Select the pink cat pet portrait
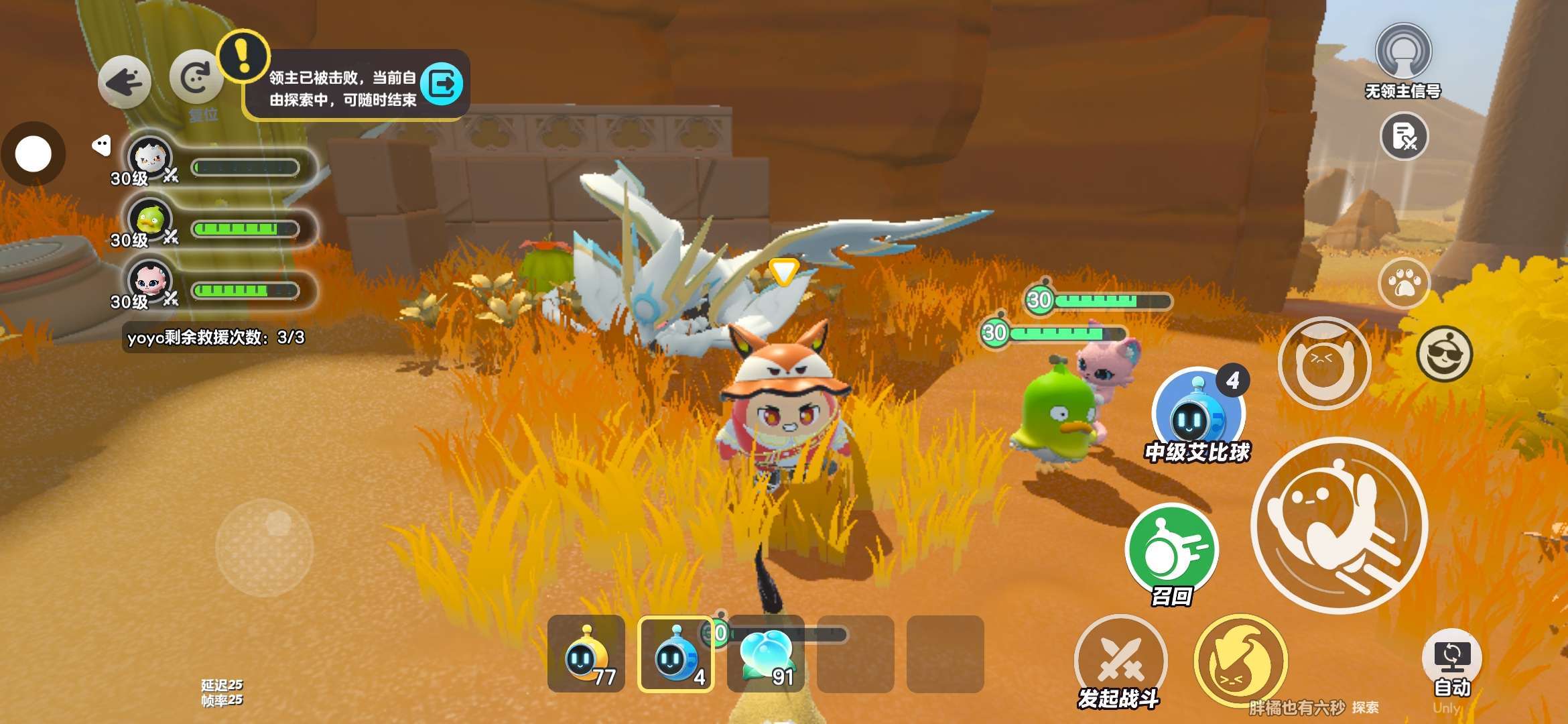This screenshot has width=1568, height=724. click(150, 282)
